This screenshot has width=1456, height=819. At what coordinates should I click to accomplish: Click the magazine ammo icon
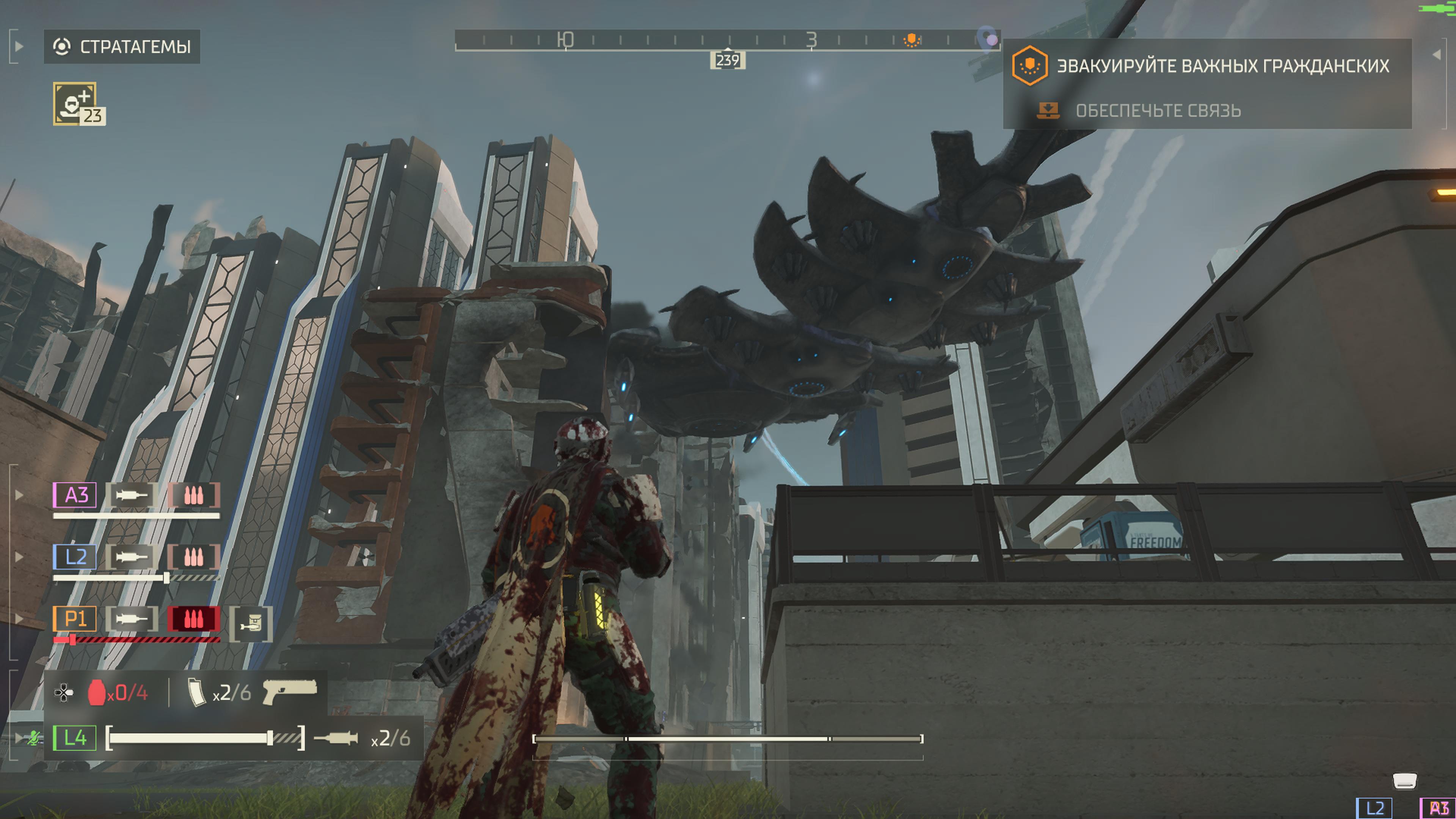(x=196, y=692)
